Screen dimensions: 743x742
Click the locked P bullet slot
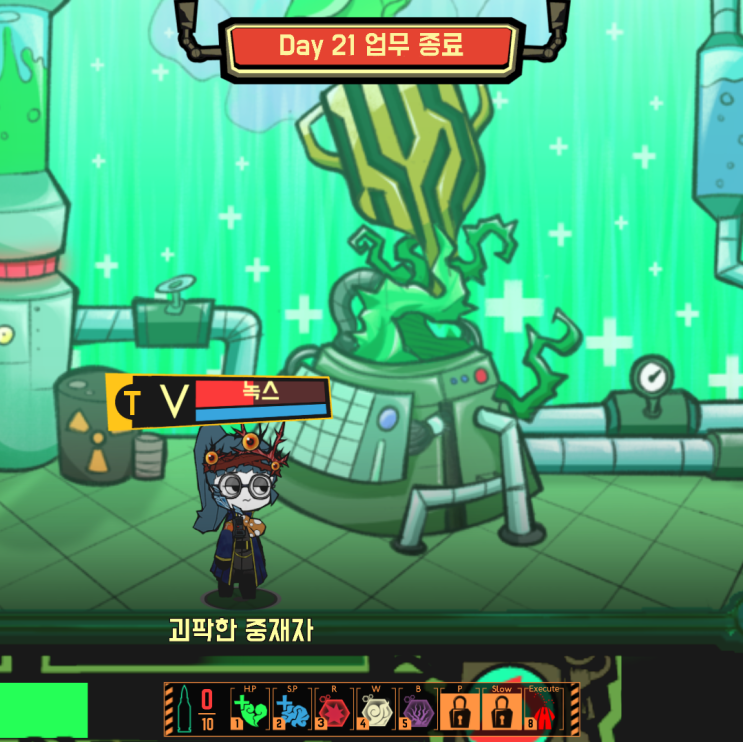pyautogui.click(x=459, y=711)
